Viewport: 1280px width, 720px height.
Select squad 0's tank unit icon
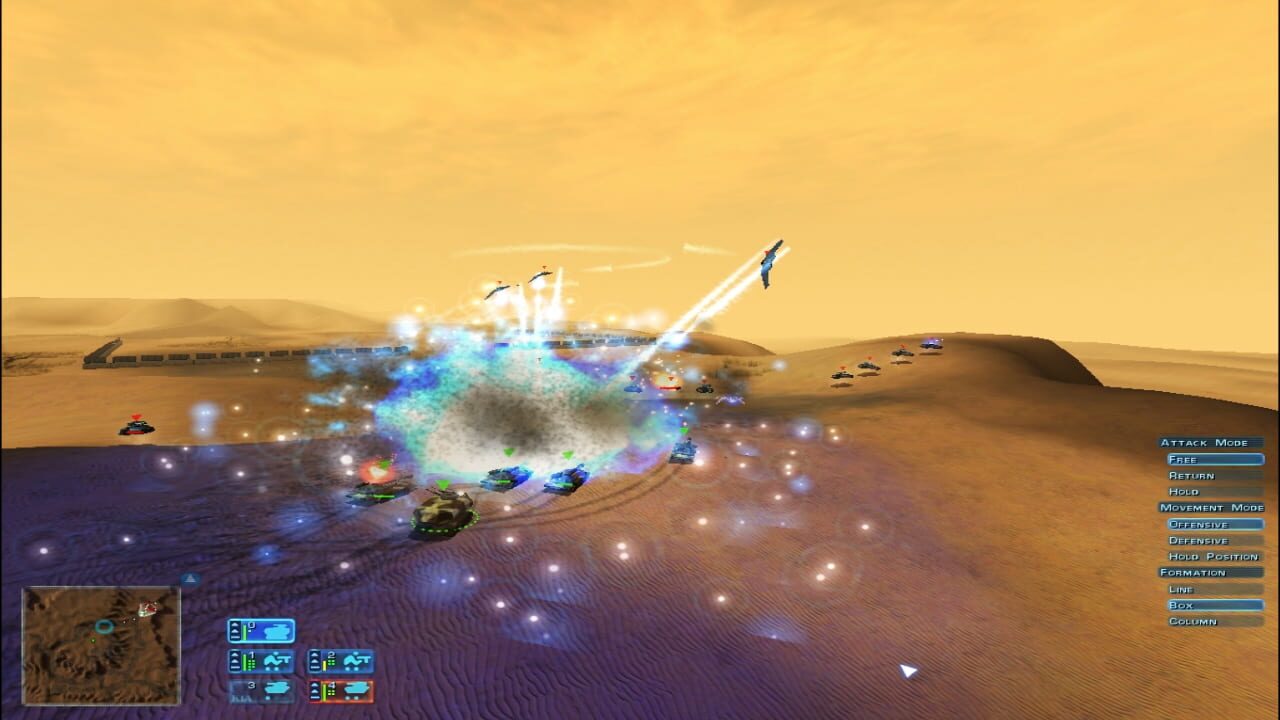point(276,631)
